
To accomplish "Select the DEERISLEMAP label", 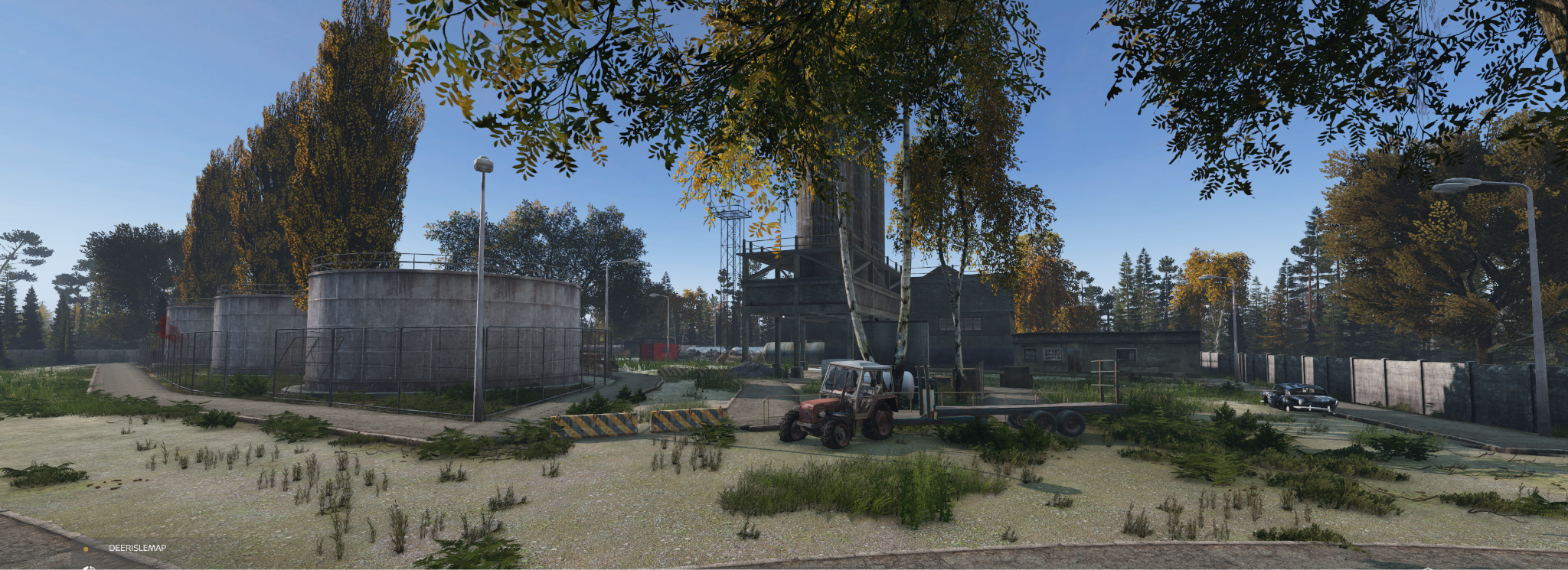I will 137,548.
